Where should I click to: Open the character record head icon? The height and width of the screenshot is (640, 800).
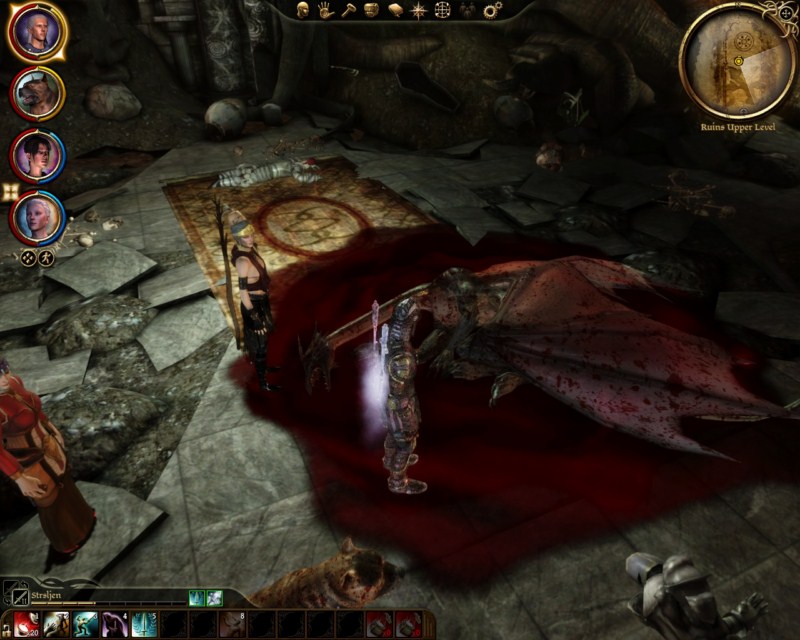tap(302, 10)
